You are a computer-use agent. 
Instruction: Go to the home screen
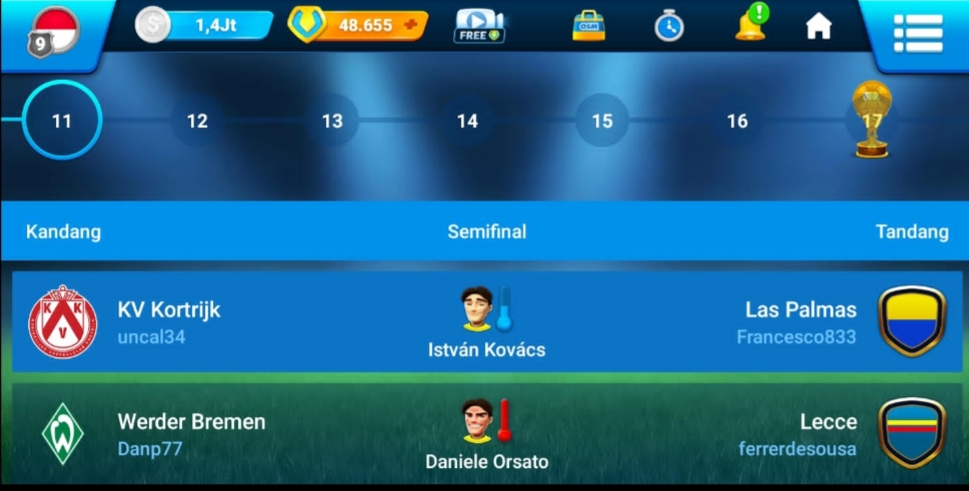818,26
